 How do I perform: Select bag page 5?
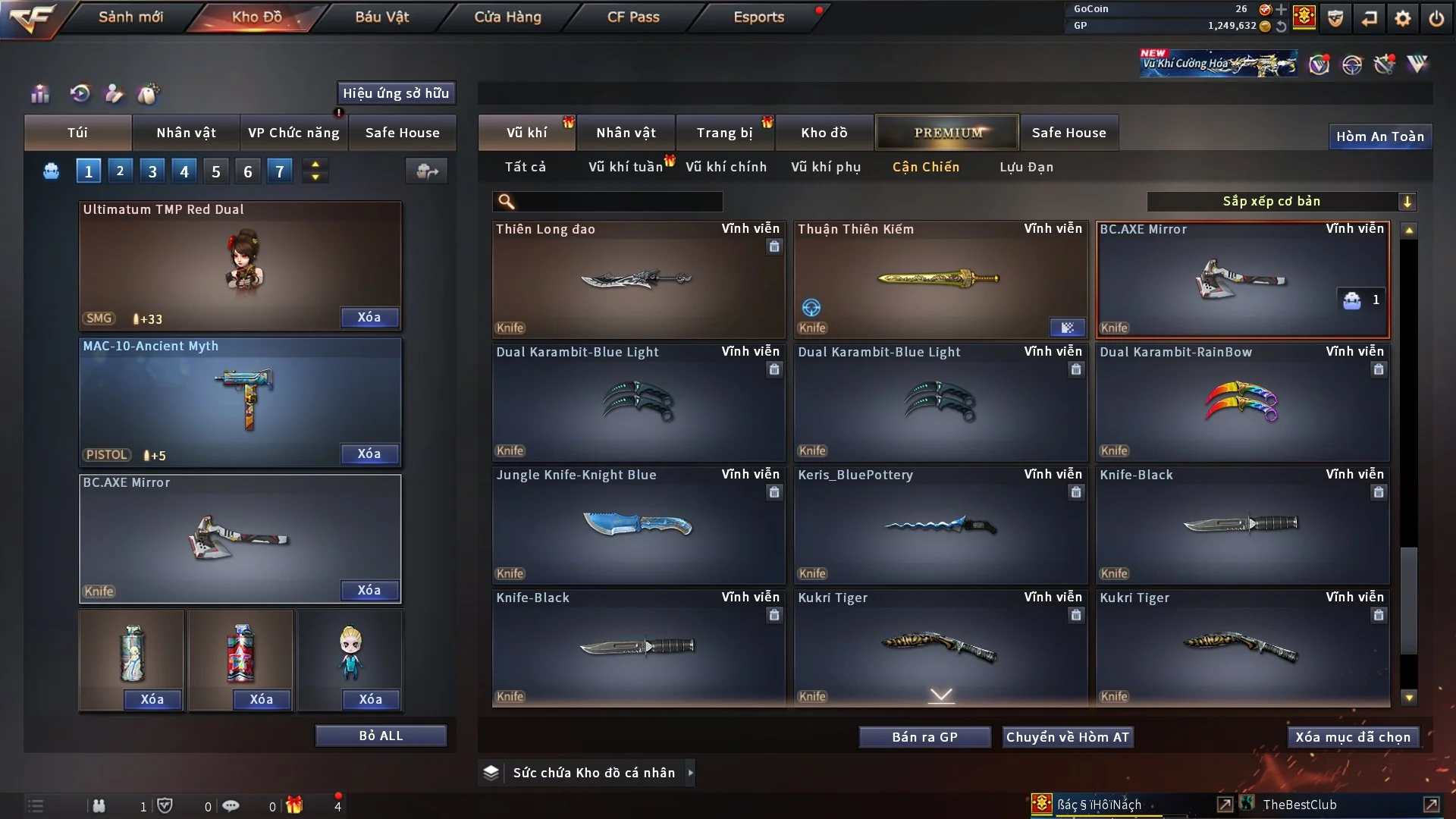click(215, 171)
